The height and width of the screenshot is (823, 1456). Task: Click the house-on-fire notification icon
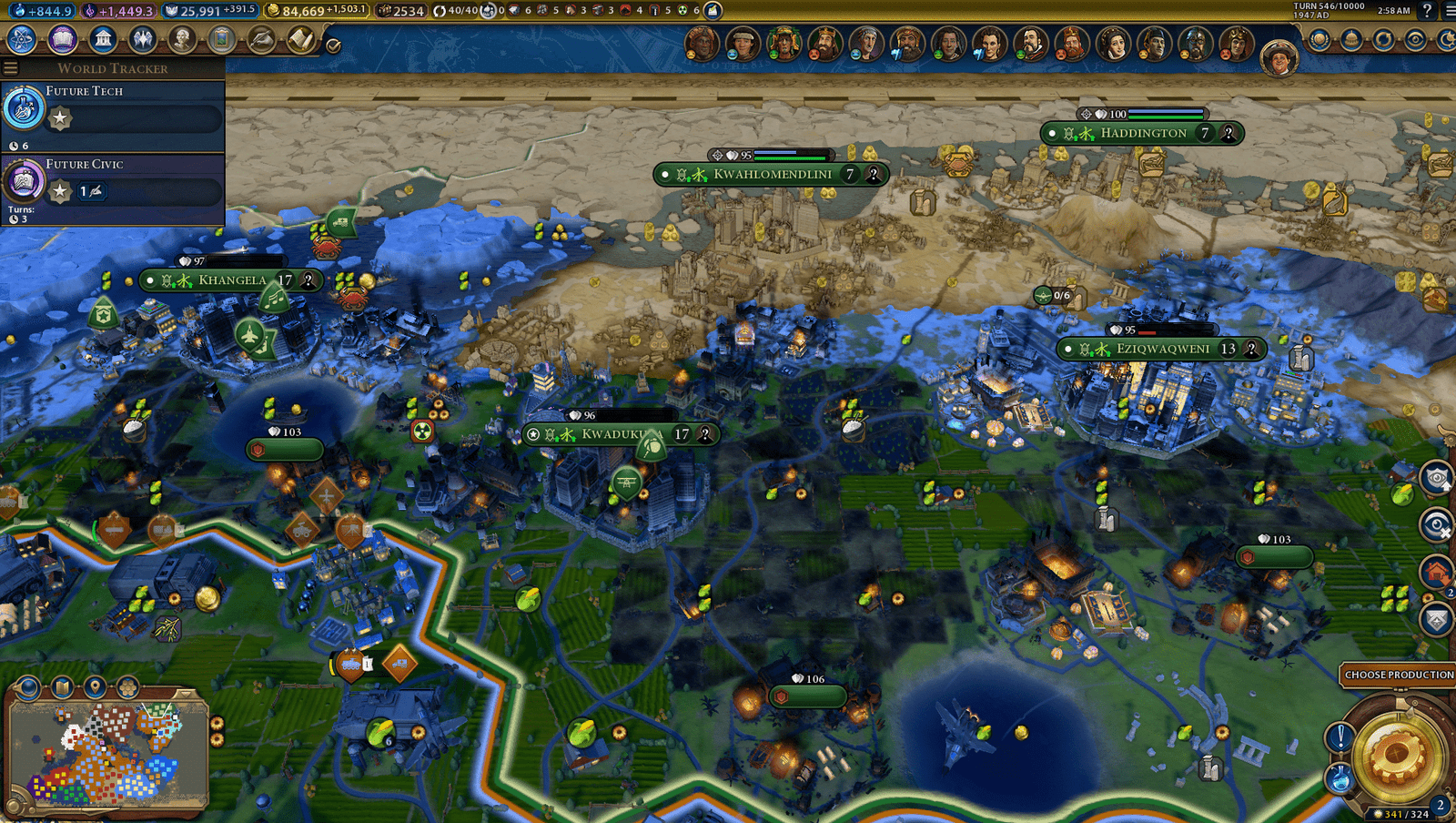coord(1436,573)
